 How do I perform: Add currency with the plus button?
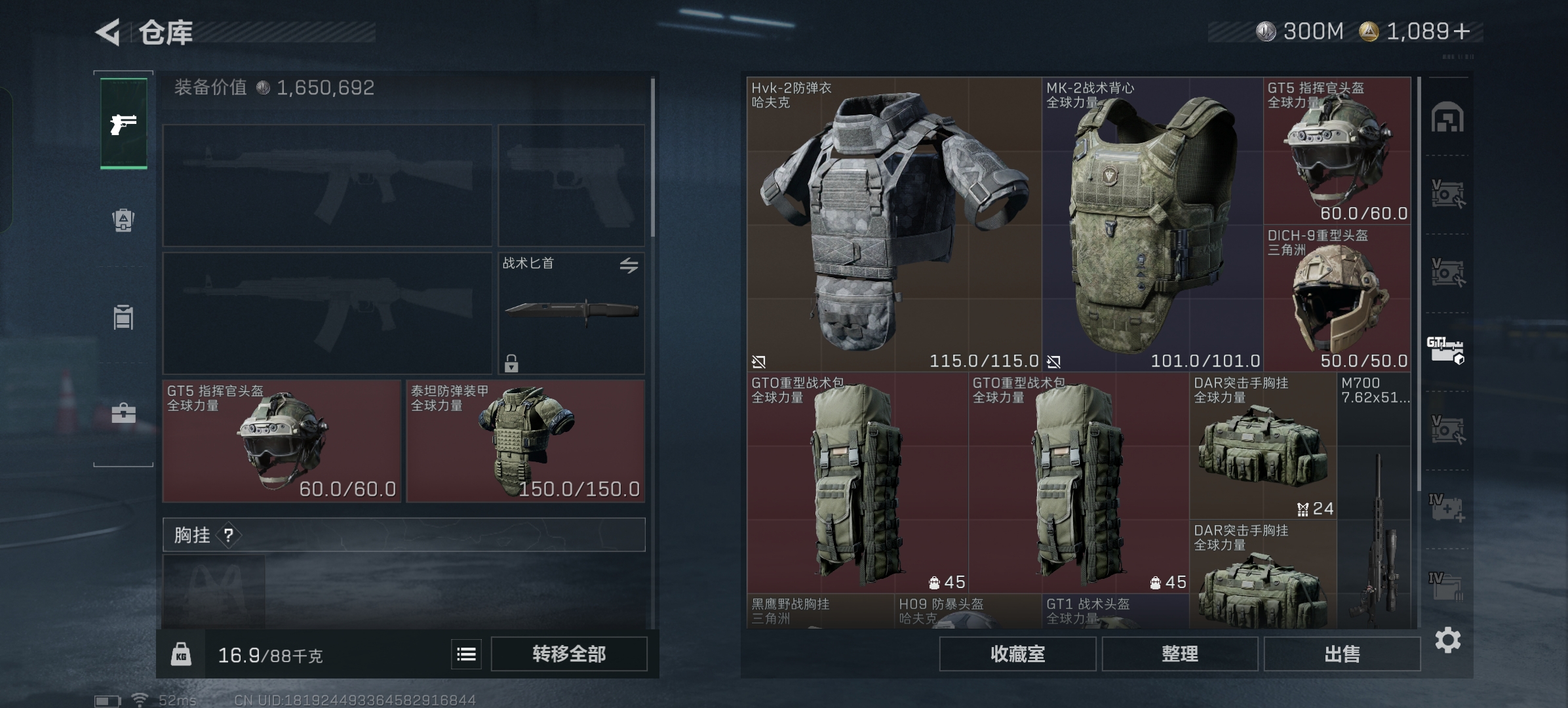(x=1462, y=31)
